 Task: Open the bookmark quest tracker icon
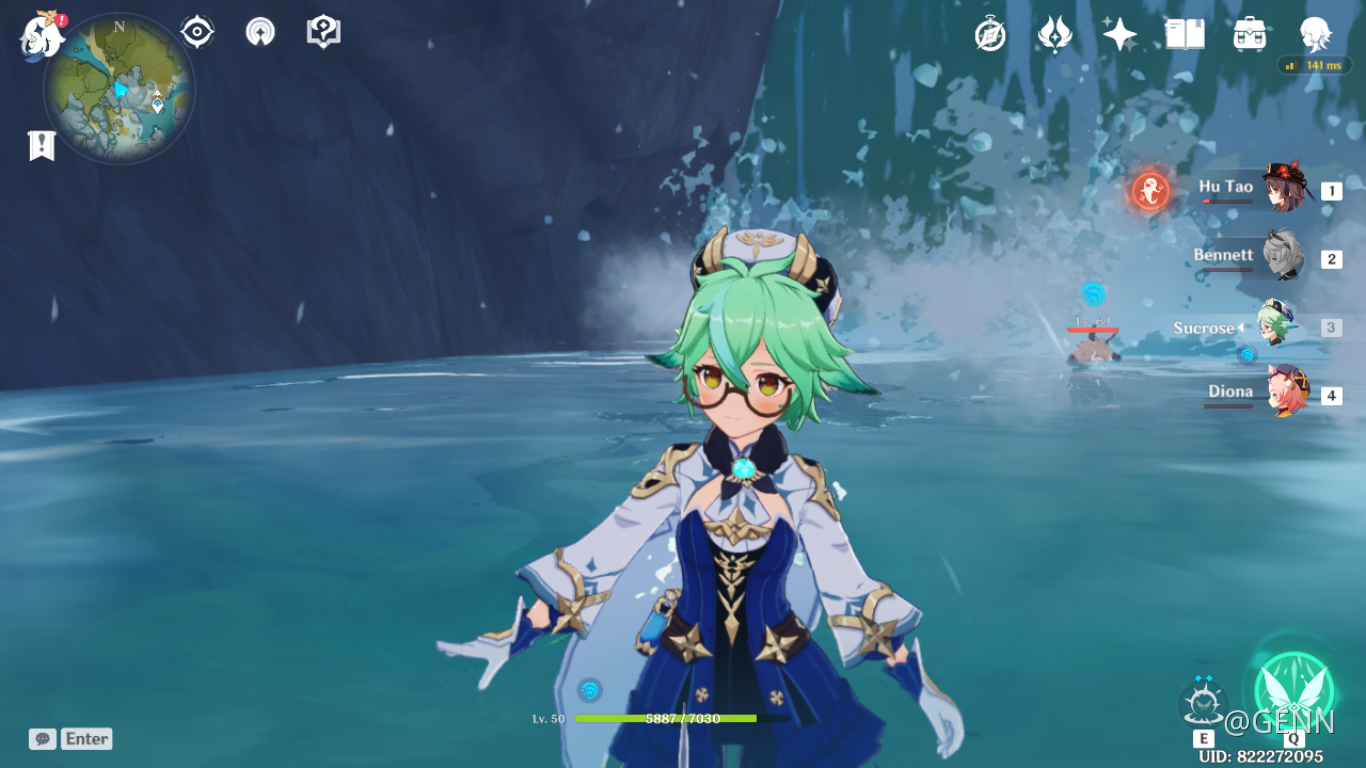click(x=41, y=146)
